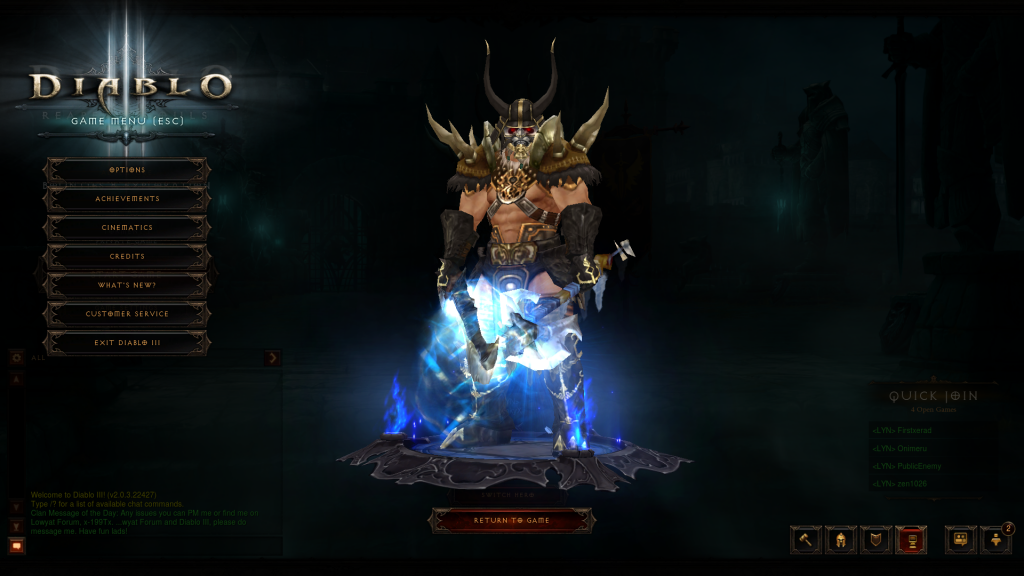1024x576 pixels.
Task: Open the friends icon with the 2 badge
Action: point(996,540)
